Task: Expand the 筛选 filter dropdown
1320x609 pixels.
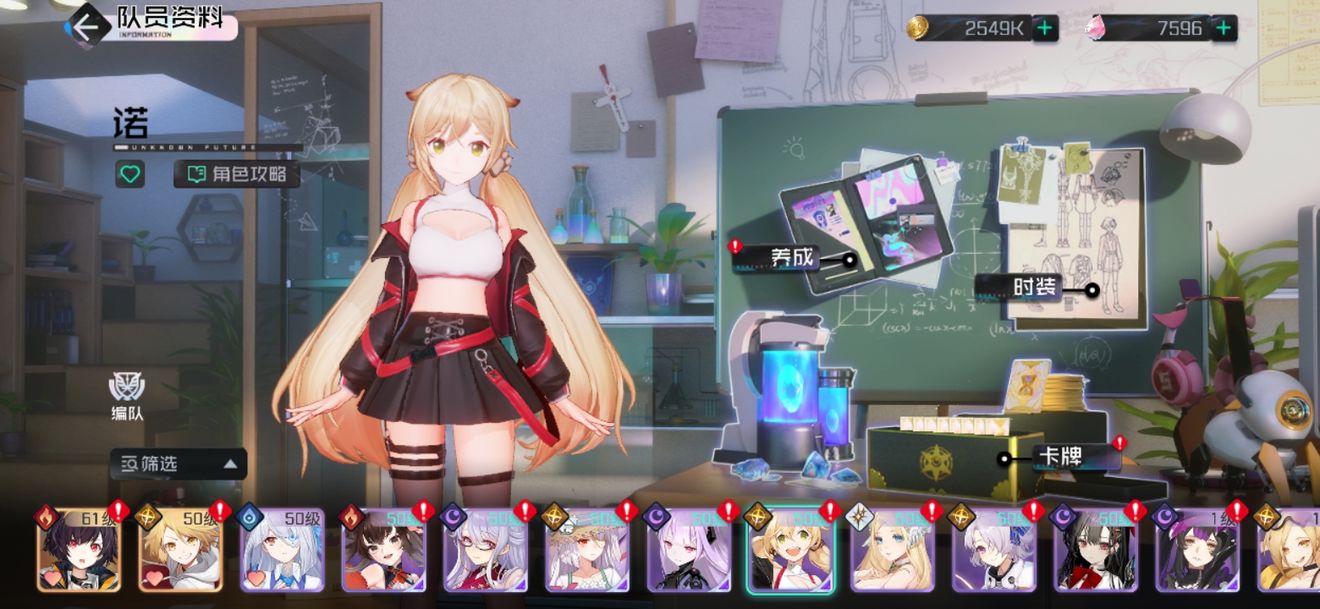Action: [x=178, y=463]
